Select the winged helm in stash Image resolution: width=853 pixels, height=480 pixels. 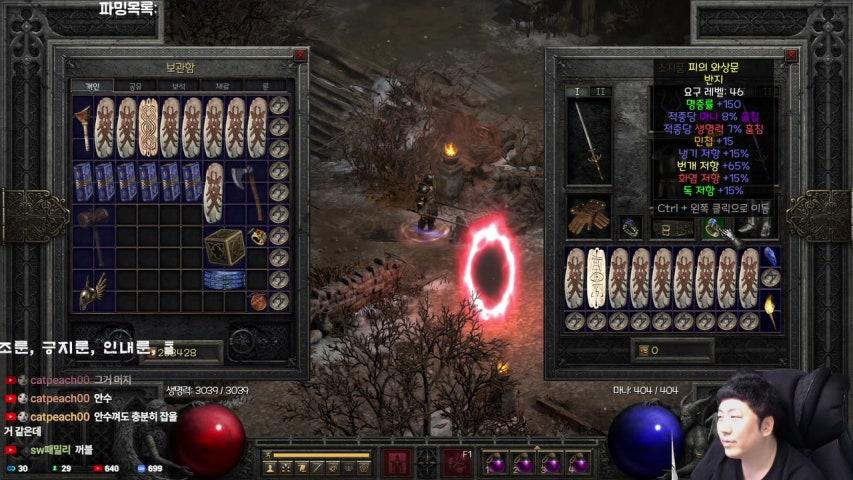93,290
